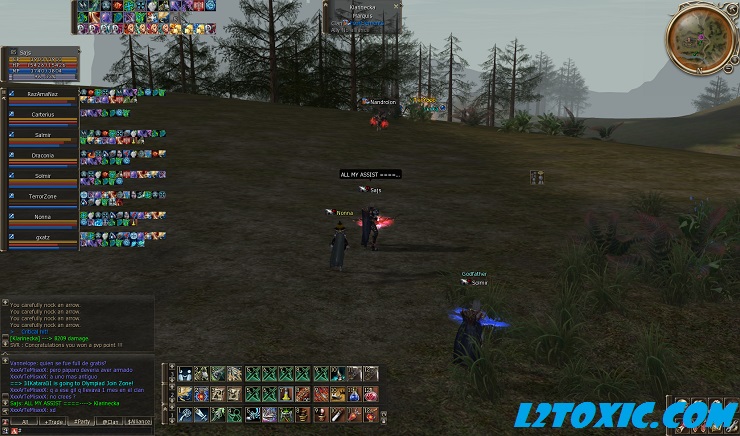This screenshot has height=436, width=740.
Task: Select the $Alliance chat tab
Action: (x=140, y=422)
